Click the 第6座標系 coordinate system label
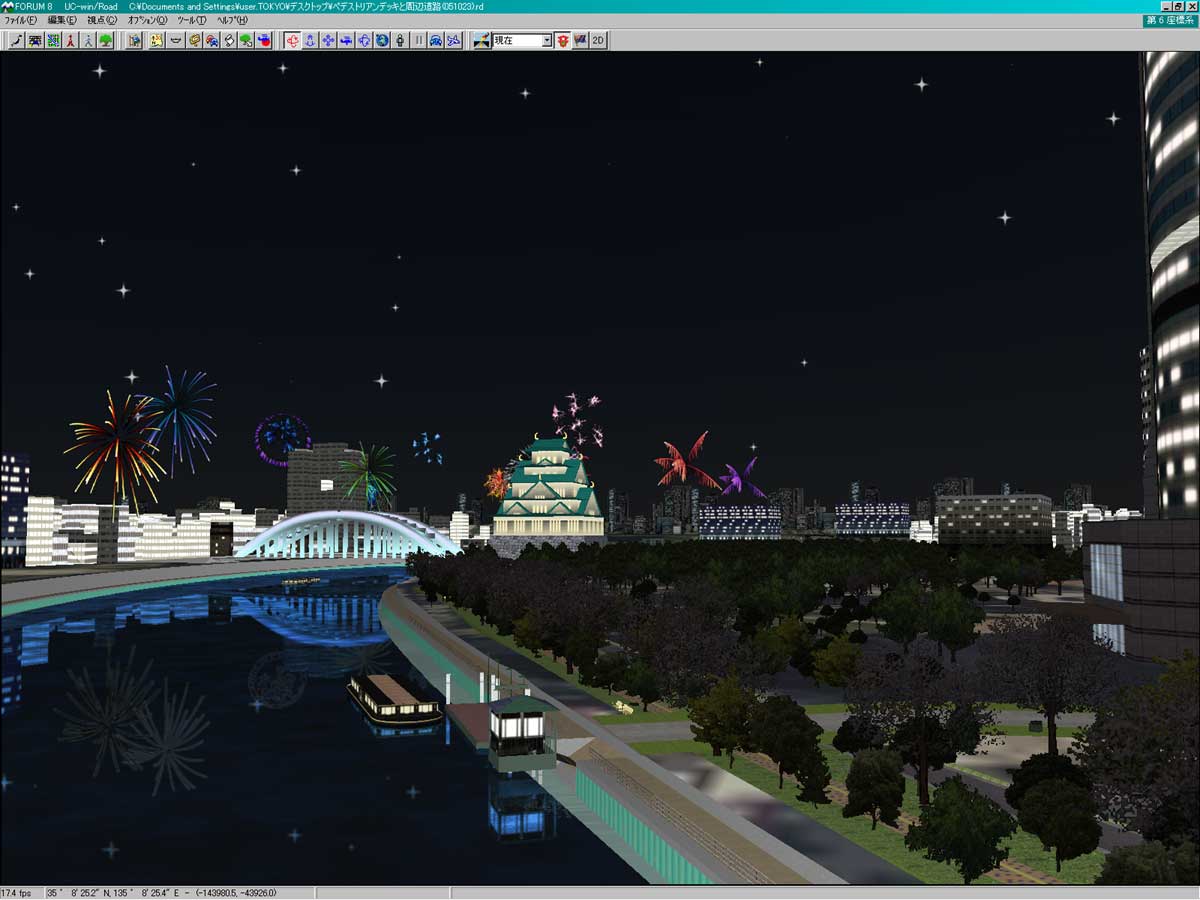This screenshot has height=900, width=1200. (1170, 20)
